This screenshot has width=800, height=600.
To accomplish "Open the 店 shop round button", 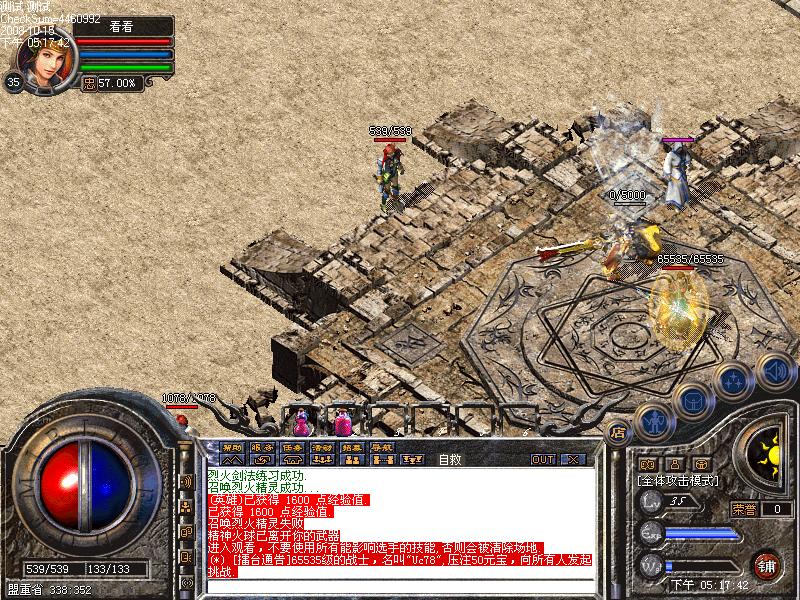I will [618, 433].
